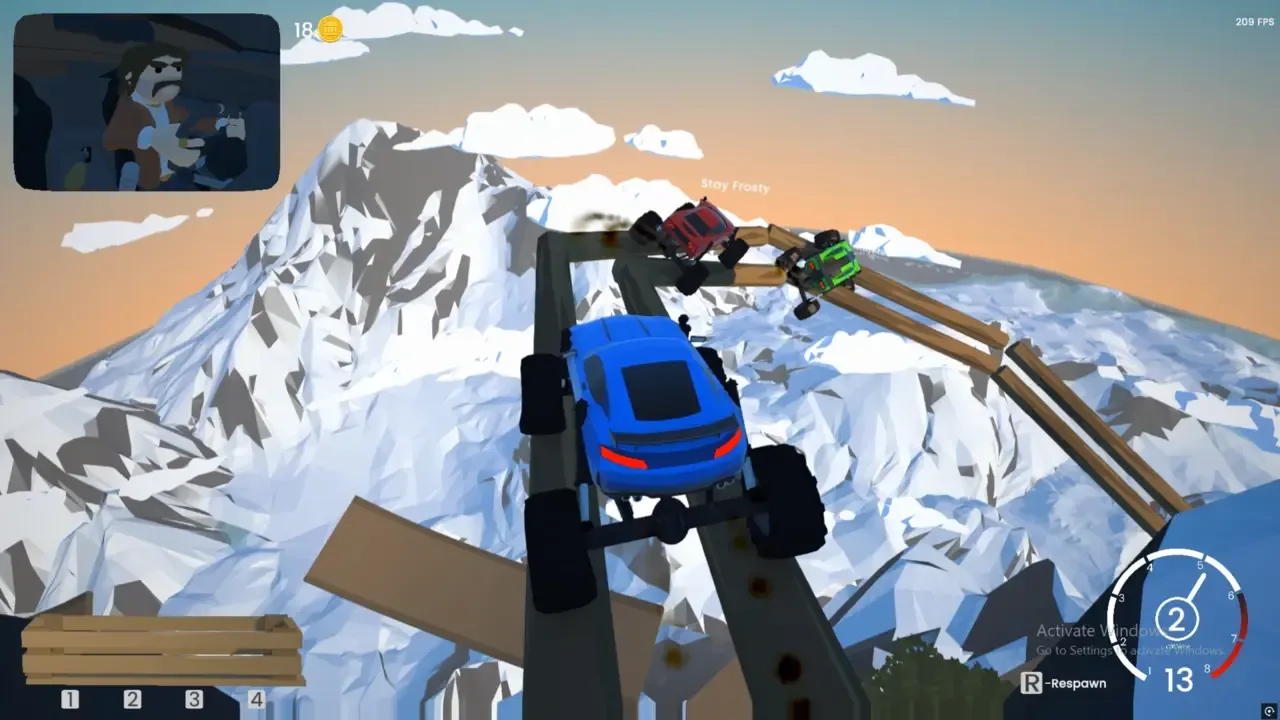Select the wooden crate item tray

click(163, 650)
